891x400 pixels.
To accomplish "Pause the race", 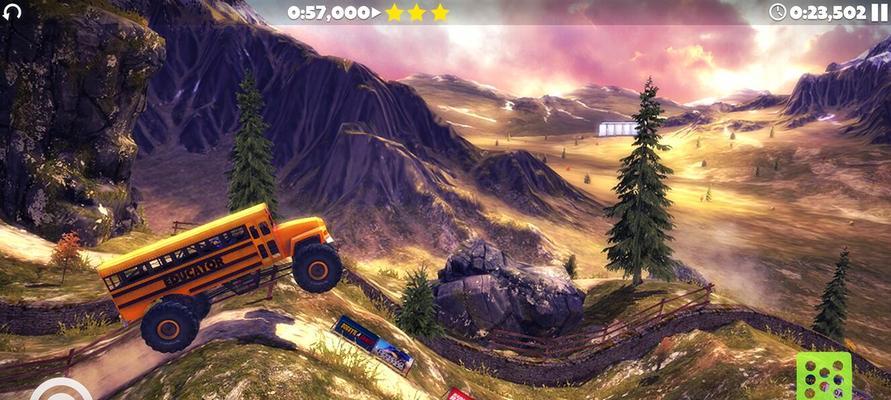I will pos(879,12).
